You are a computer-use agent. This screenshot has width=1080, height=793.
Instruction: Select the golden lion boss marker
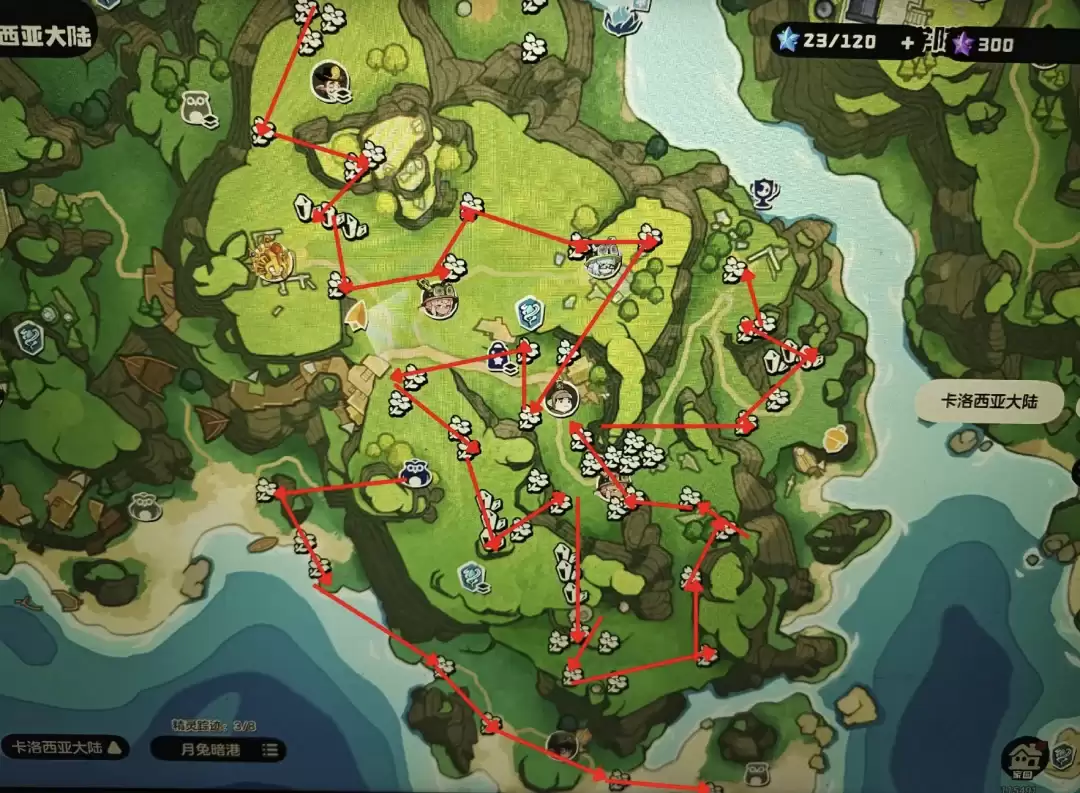[268, 262]
